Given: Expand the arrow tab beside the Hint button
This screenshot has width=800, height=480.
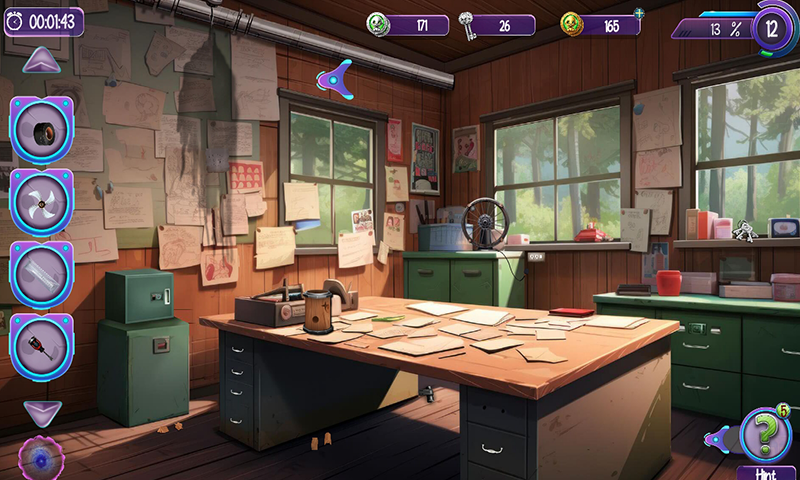Looking at the screenshot, I should [x=715, y=437].
